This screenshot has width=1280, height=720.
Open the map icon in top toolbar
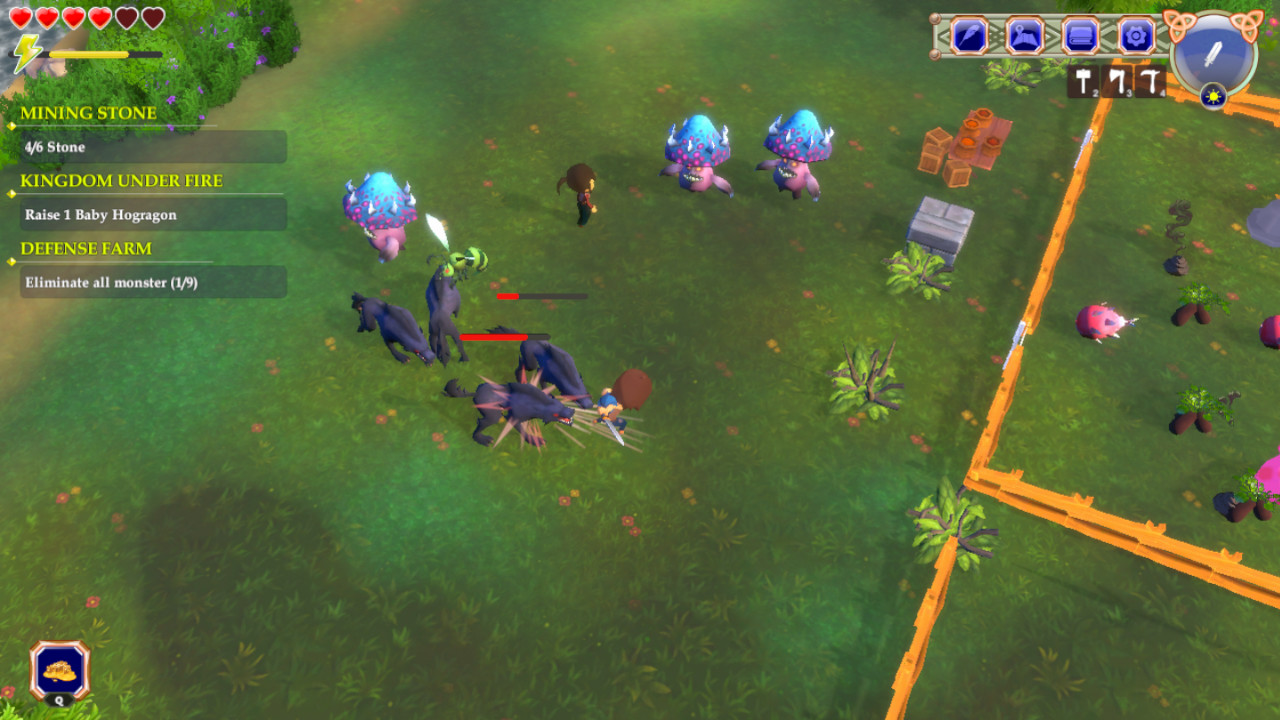pyautogui.click(x=1022, y=36)
